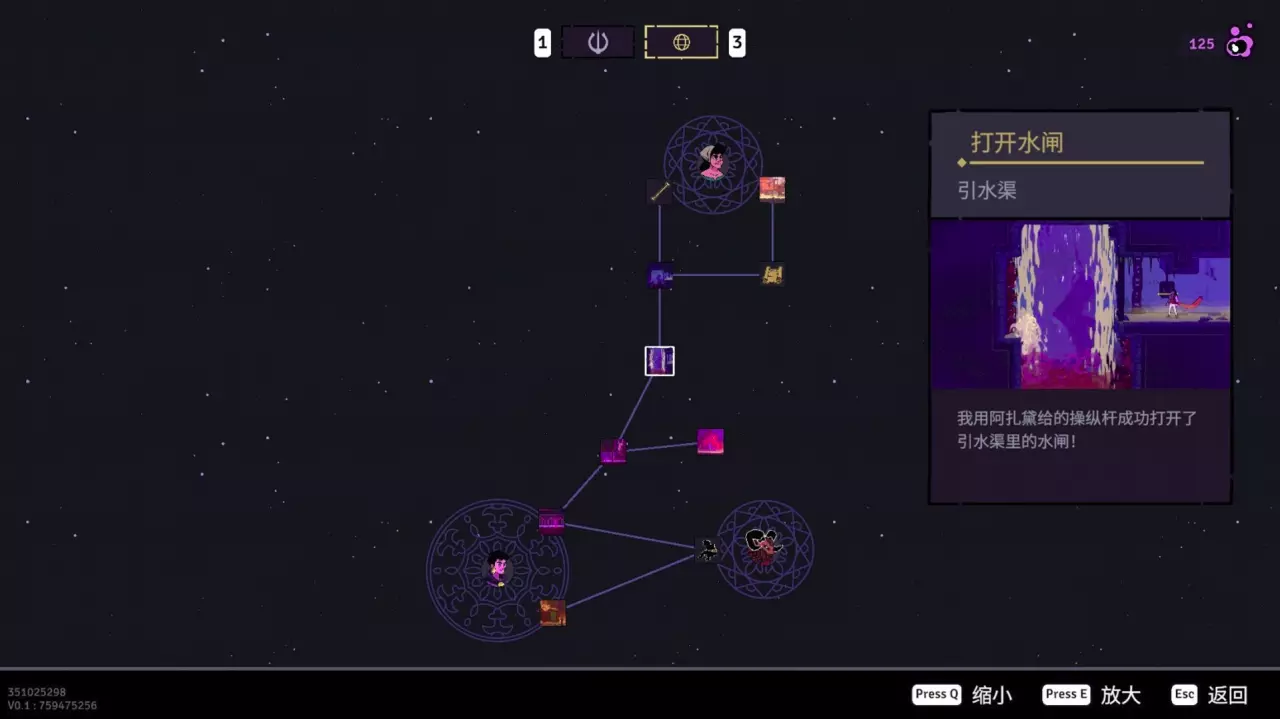Screen dimensions: 1280x719
Task: Choose the golden staff clue node
Action: pos(659,191)
